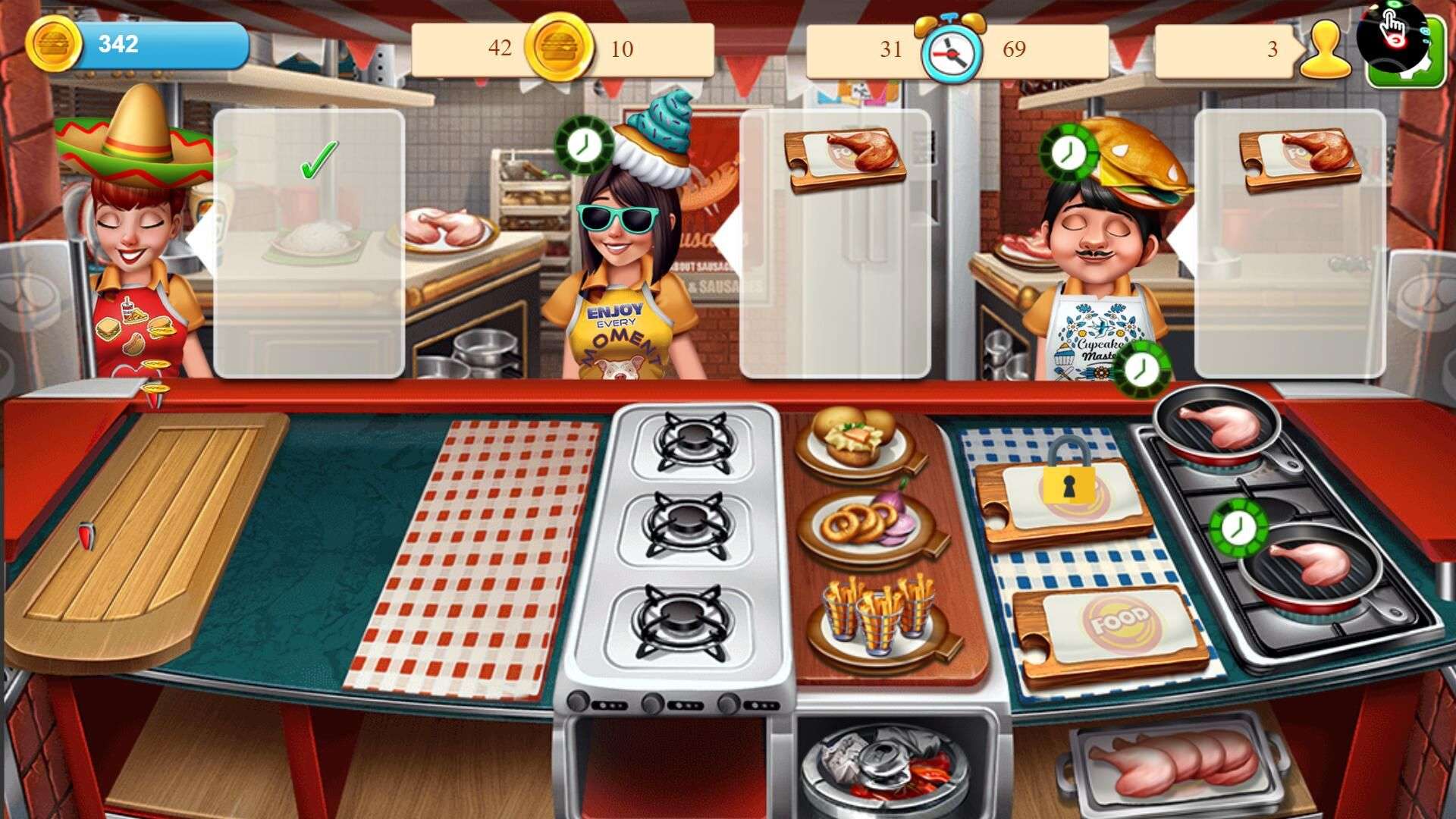Select the empty FOOD serving board
This screenshot has width=1456, height=819.
(x=1111, y=628)
